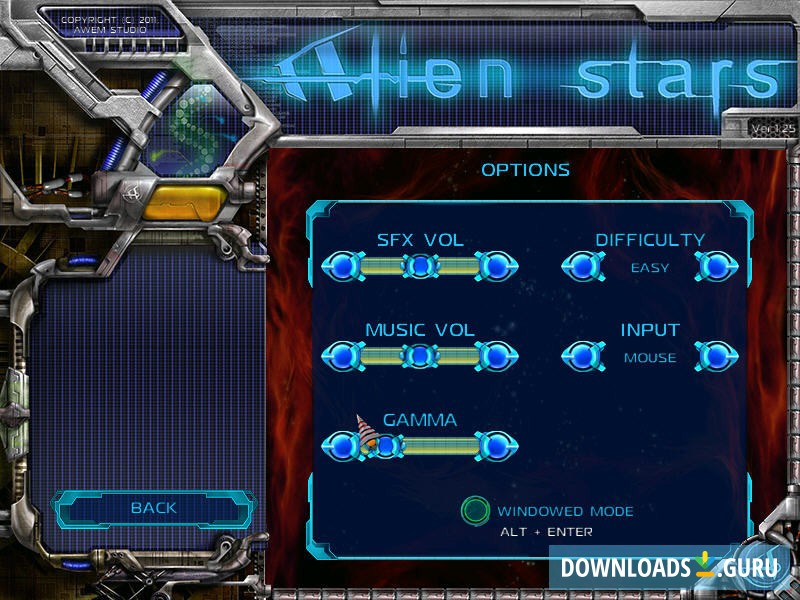Image resolution: width=800 pixels, height=600 pixels.
Task: Go back with the BACK button
Action: (153, 509)
